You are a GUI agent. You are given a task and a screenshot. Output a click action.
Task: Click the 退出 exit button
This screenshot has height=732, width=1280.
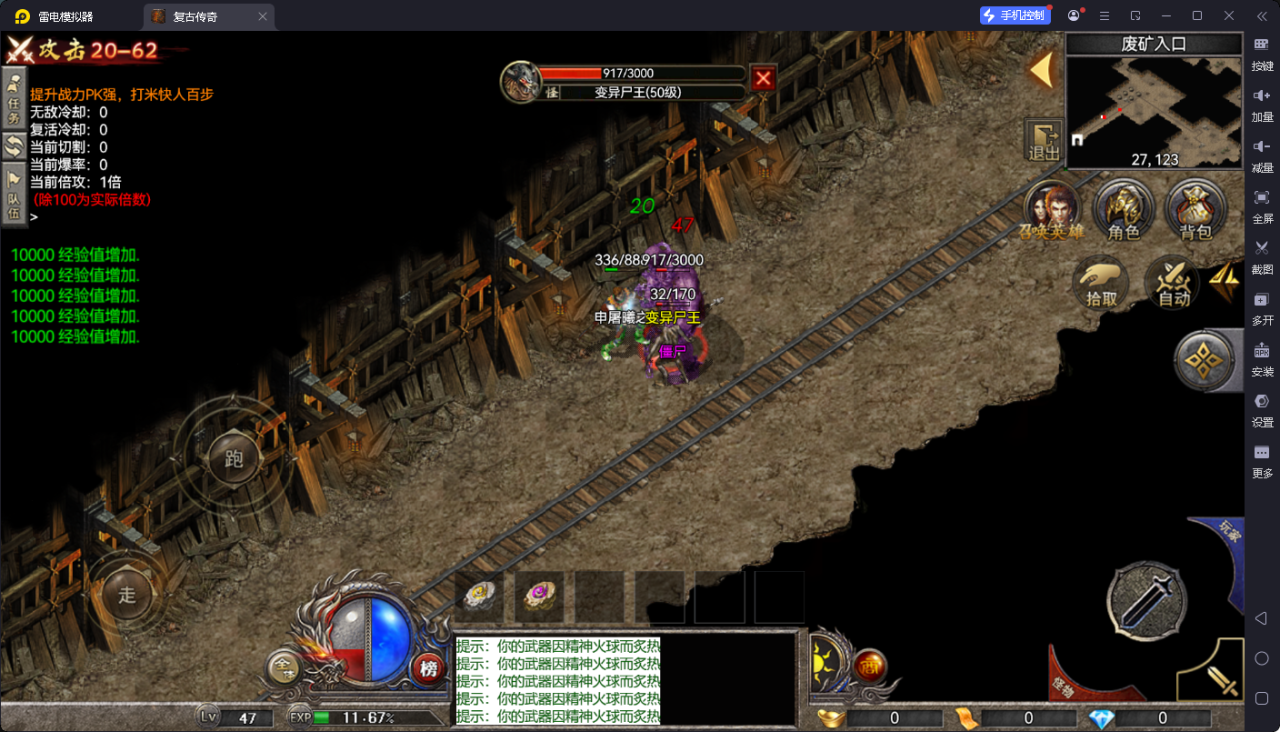tap(1044, 141)
